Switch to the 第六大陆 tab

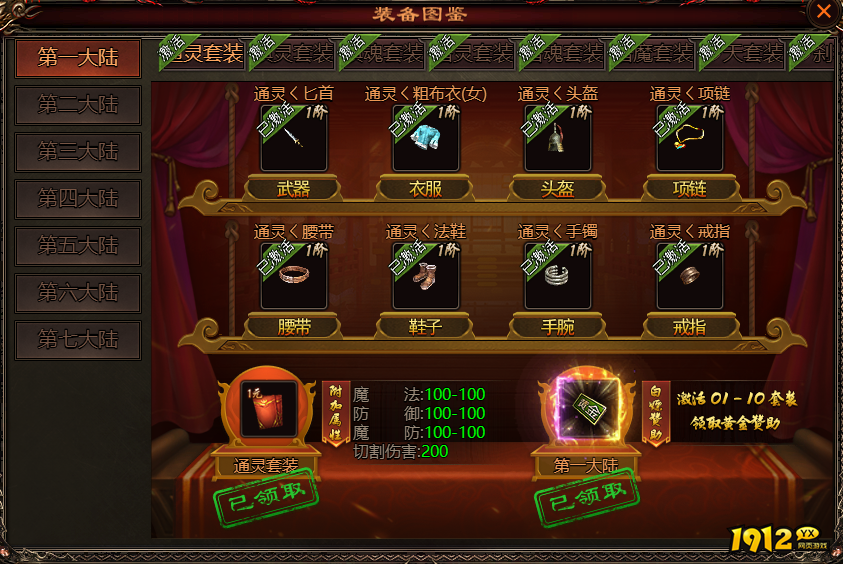coord(78,293)
